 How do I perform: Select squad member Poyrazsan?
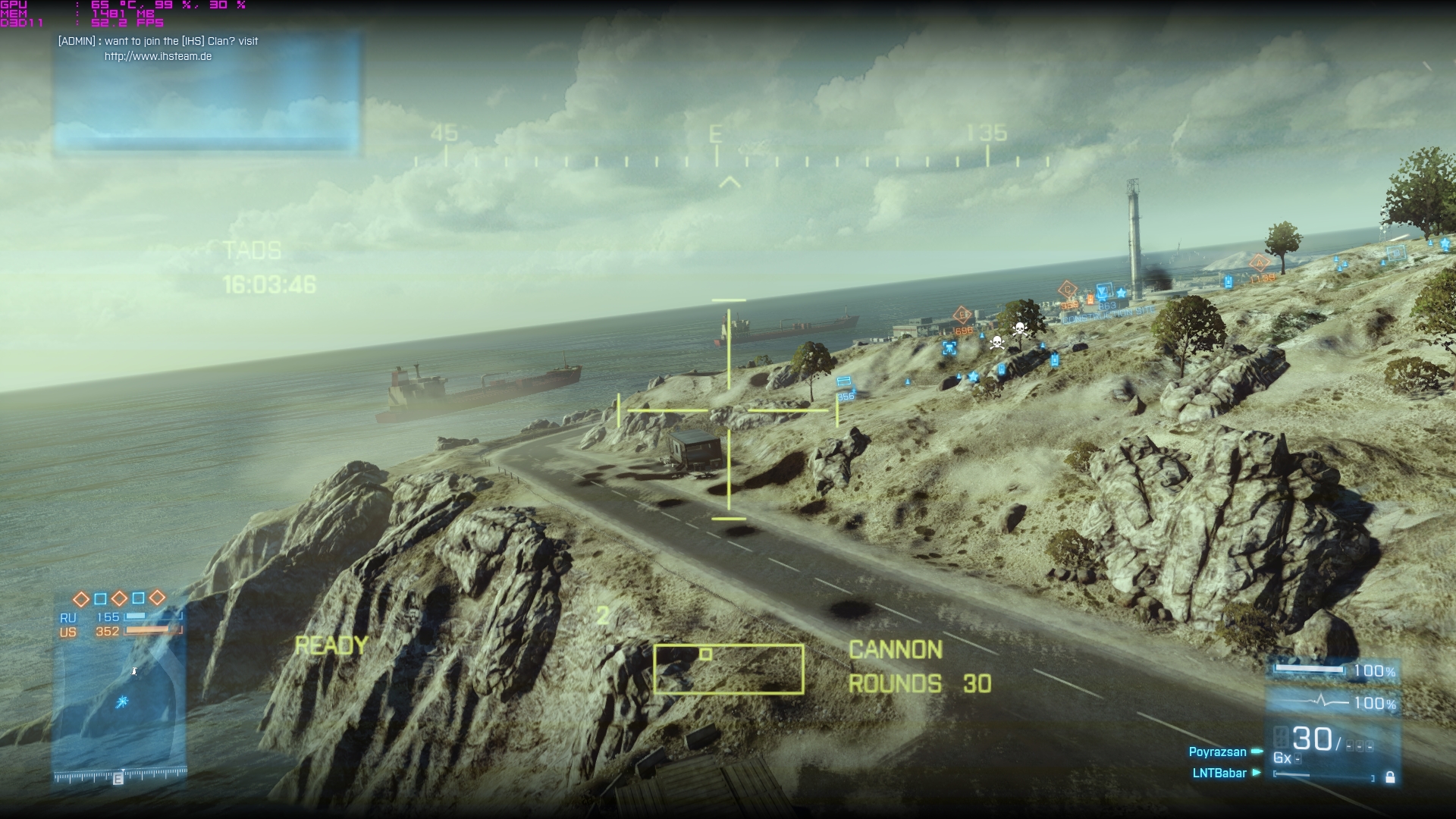click(x=1217, y=752)
